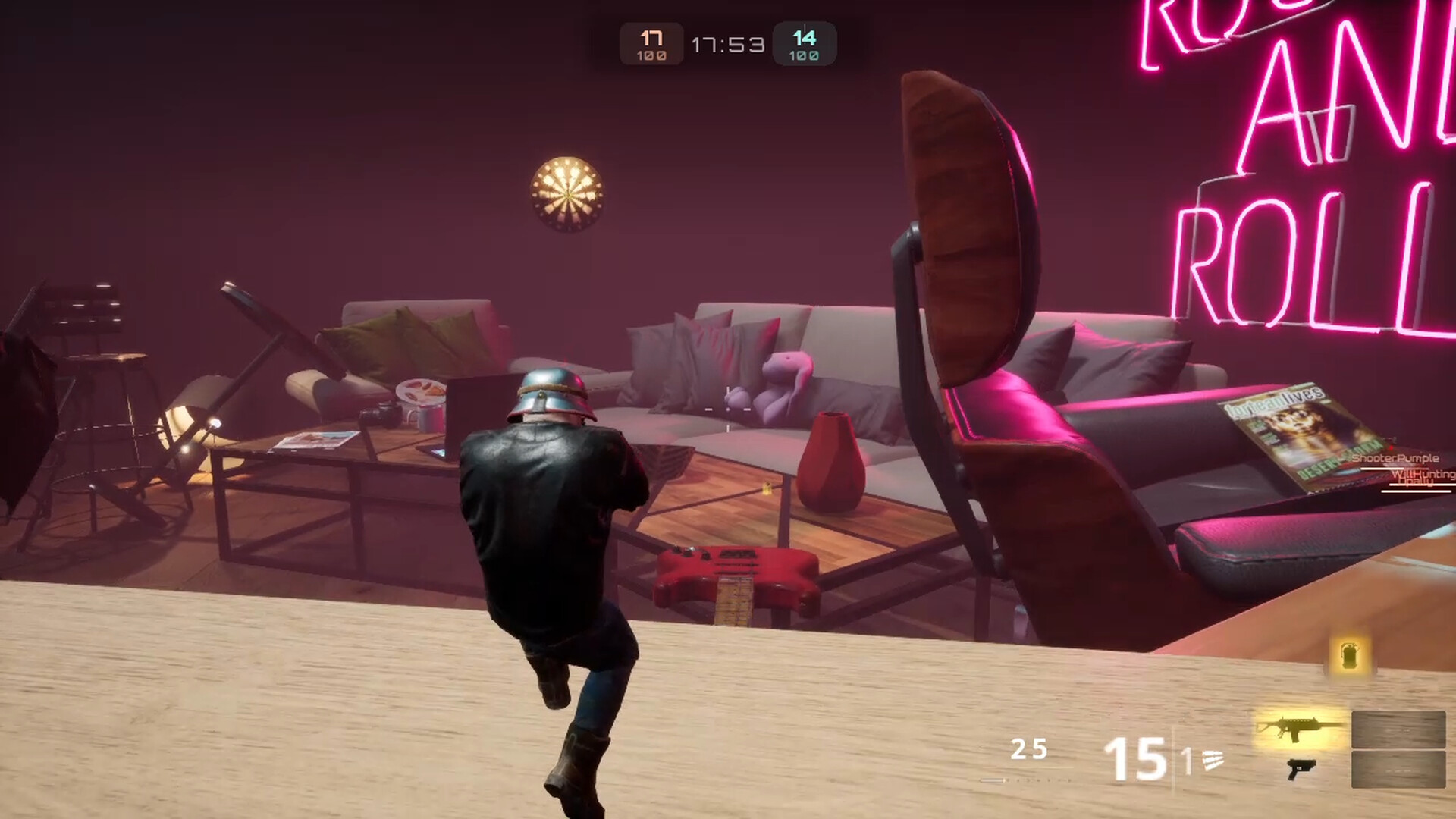This screenshot has width=1456, height=819.
Task: Select the pistol sidearm icon in the loadout
Action: tap(1301, 770)
